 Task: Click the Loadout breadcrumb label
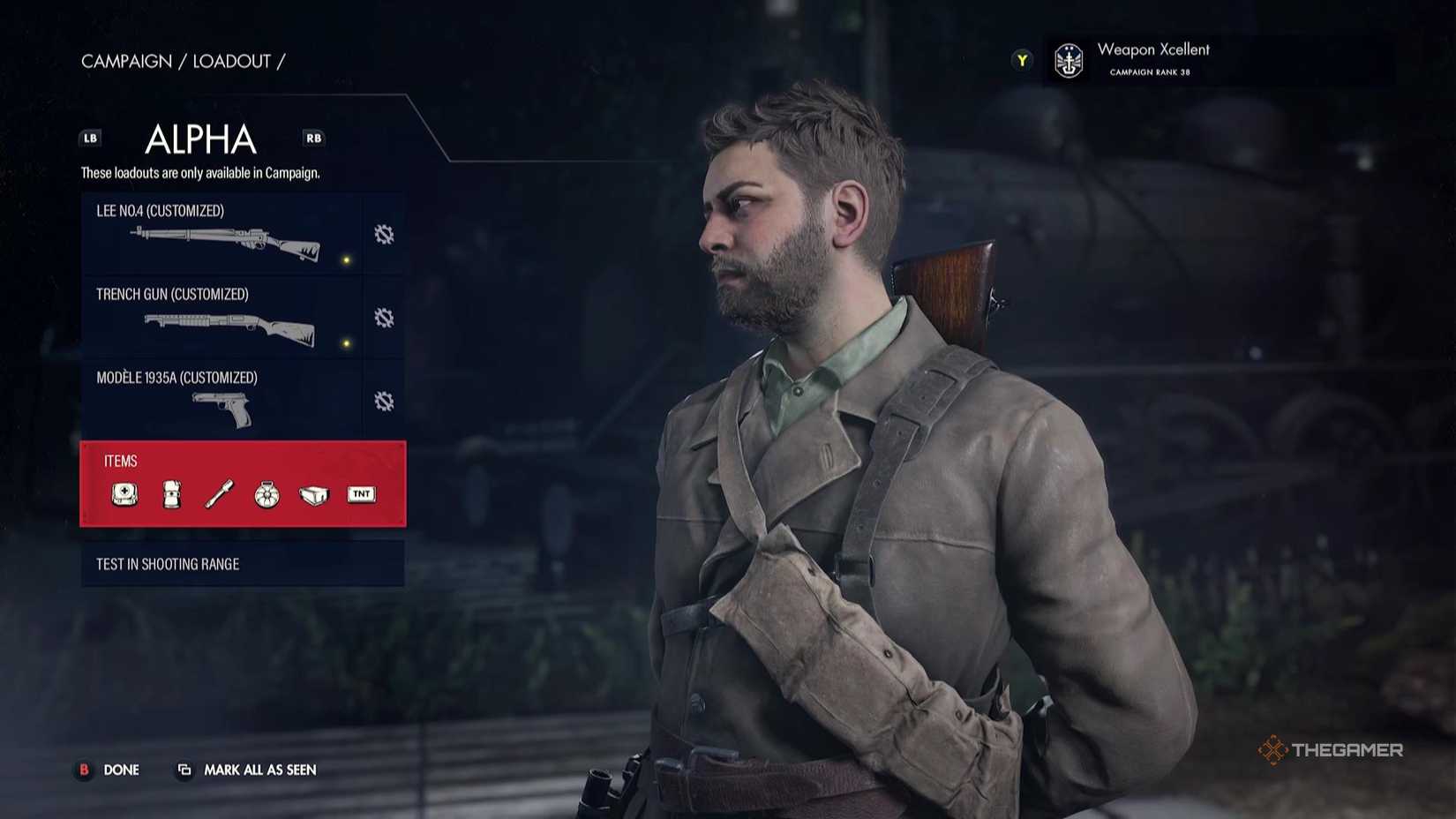(231, 61)
